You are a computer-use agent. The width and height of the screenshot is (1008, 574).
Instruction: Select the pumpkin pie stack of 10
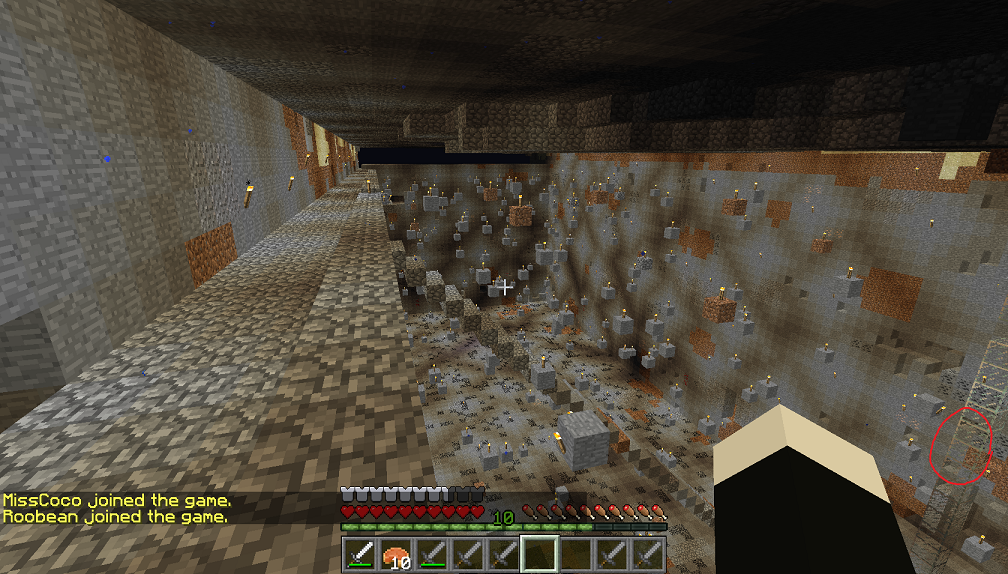pyautogui.click(x=397, y=554)
